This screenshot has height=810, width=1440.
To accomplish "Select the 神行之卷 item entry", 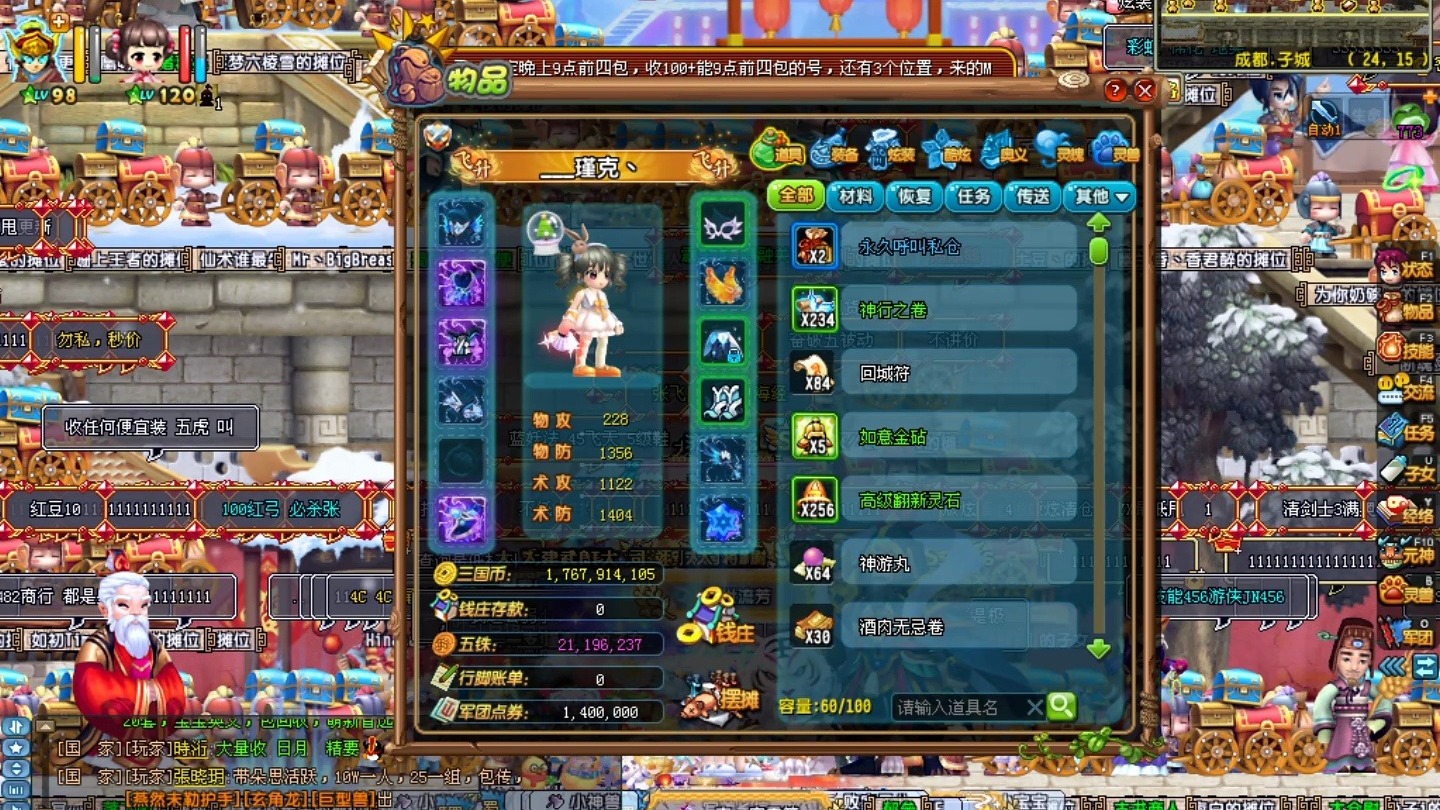I will click(x=930, y=310).
